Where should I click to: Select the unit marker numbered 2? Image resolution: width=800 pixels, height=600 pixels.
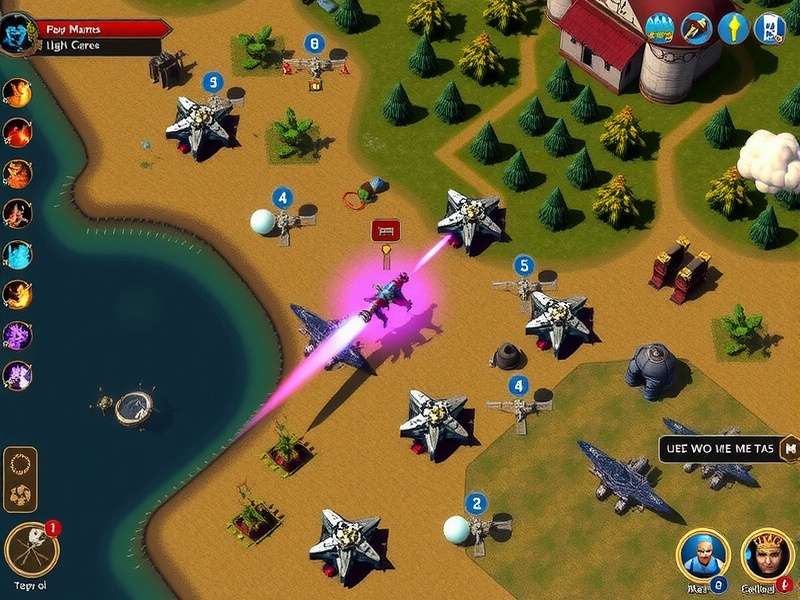(x=477, y=504)
